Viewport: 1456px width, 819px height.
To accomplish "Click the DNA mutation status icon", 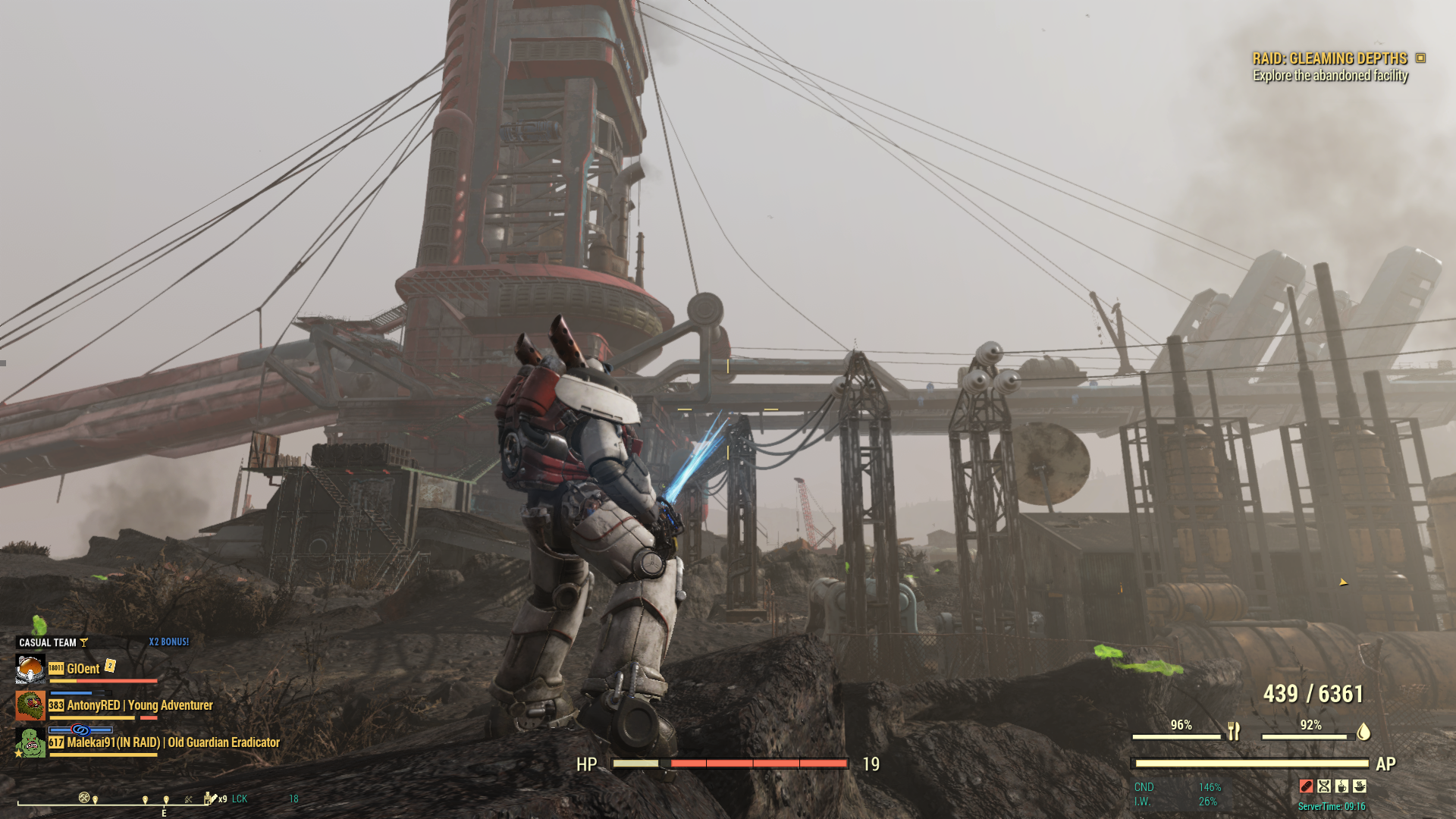I will click(1324, 786).
